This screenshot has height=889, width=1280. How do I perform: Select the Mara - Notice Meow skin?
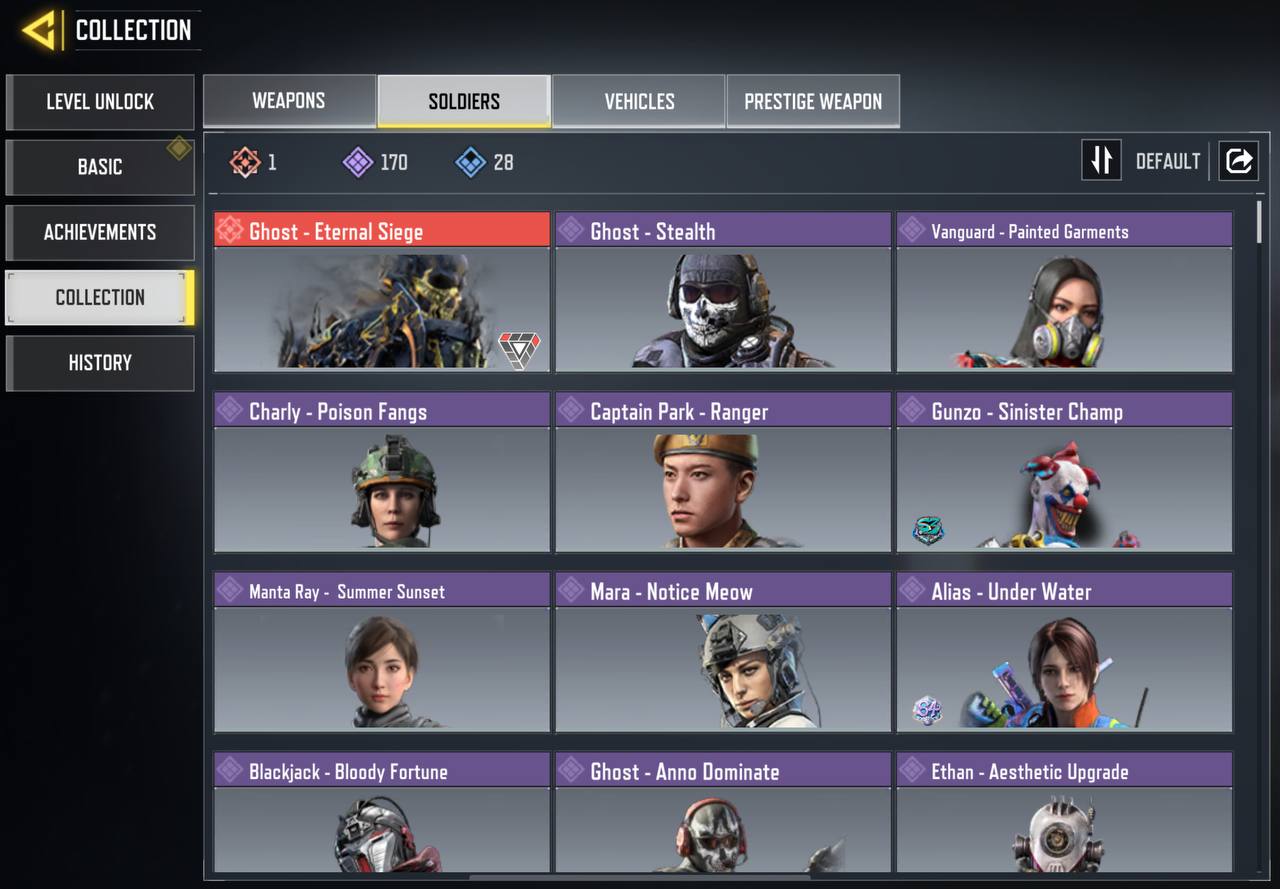(723, 651)
